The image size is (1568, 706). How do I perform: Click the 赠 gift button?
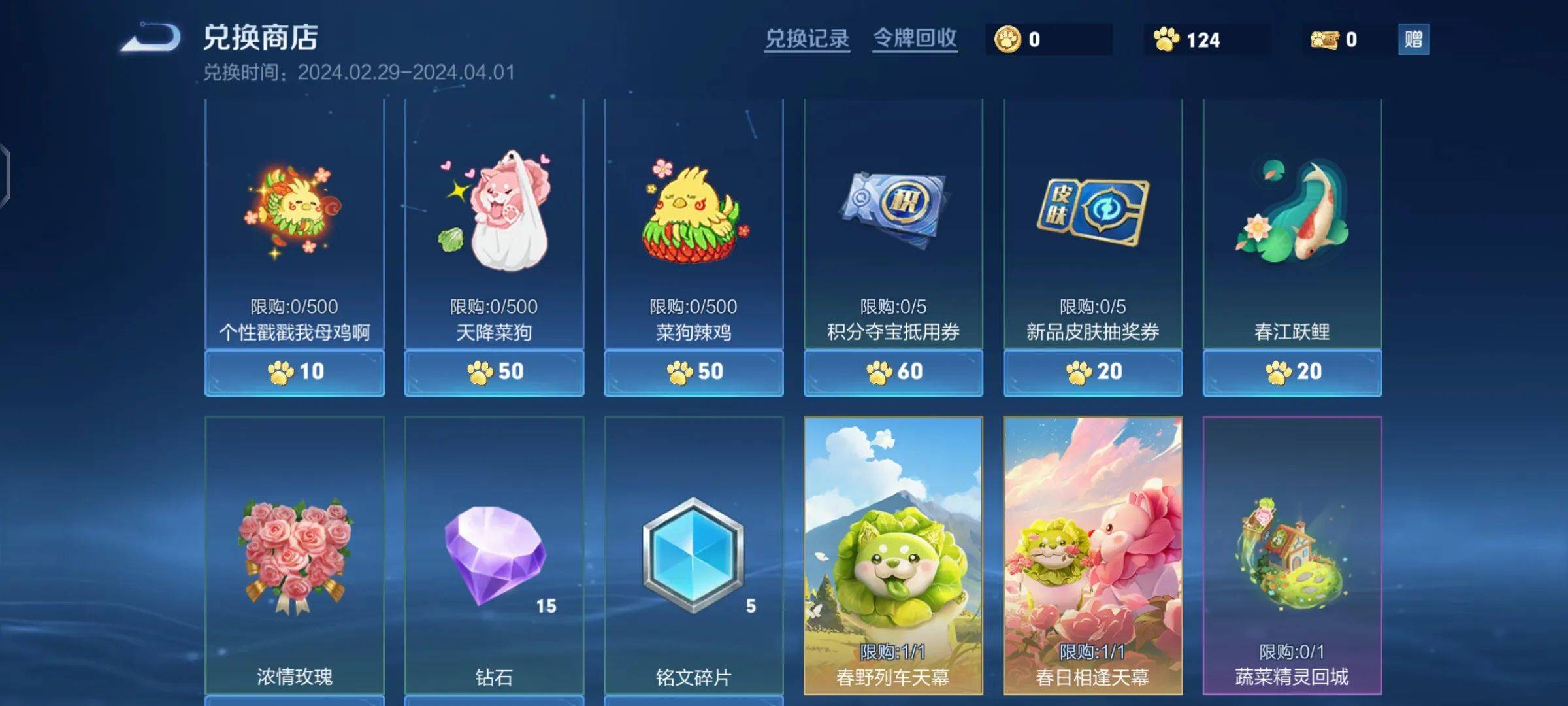click(1413, 39)
